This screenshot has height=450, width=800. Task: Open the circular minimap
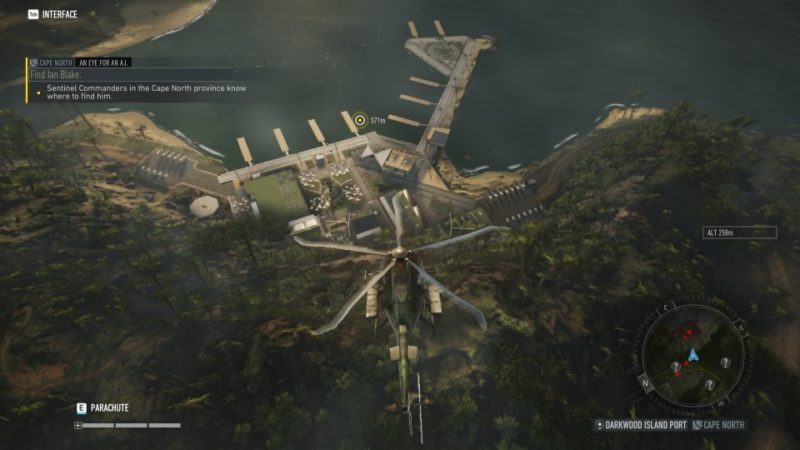point(689,354)
